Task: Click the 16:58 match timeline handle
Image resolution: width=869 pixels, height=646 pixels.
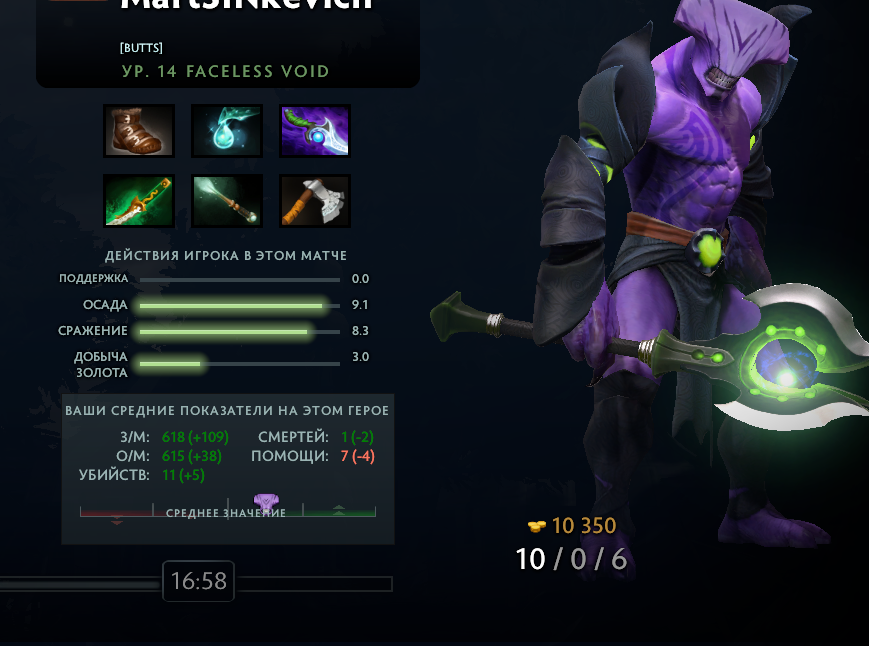Action: point(198,581)
